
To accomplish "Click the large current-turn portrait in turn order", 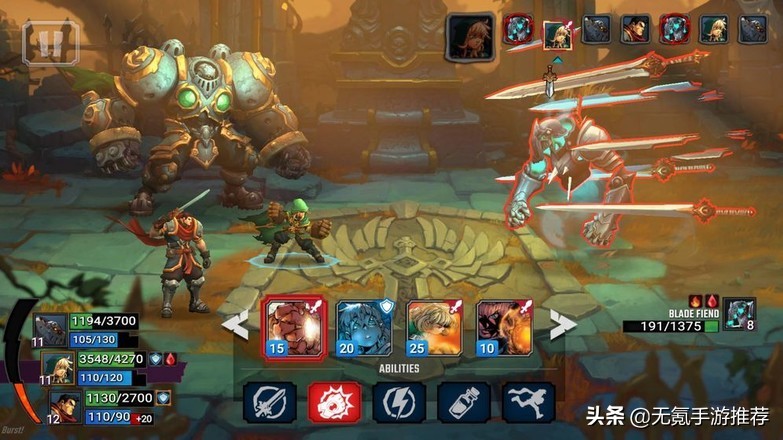I will pos(470,37).
